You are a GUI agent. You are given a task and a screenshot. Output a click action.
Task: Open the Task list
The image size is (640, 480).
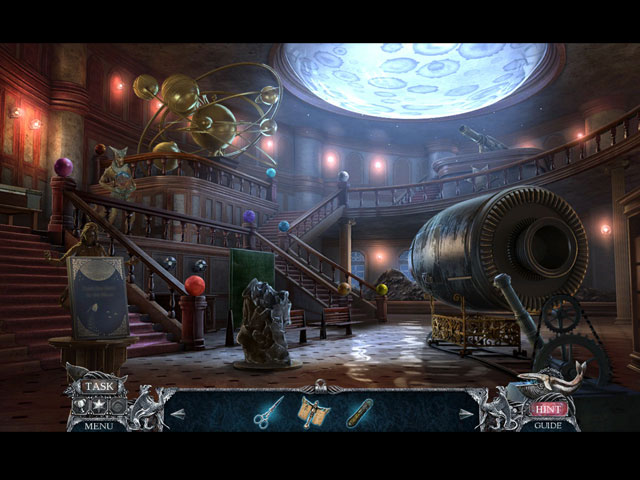(x=98, y=386)
